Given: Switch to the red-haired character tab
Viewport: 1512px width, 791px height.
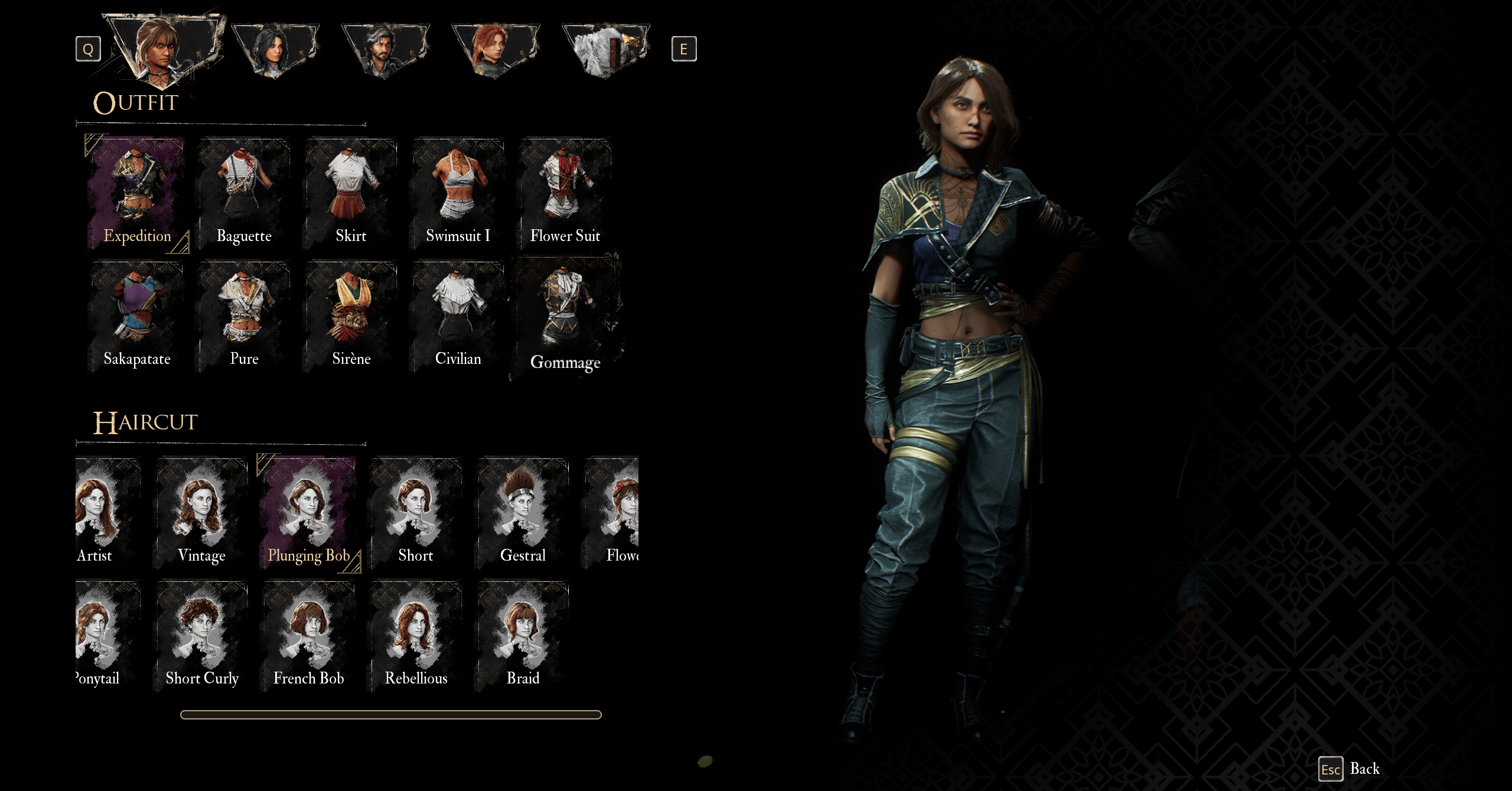Looking at the screenshot, I should pyautogui.click(x=495, y=49).
